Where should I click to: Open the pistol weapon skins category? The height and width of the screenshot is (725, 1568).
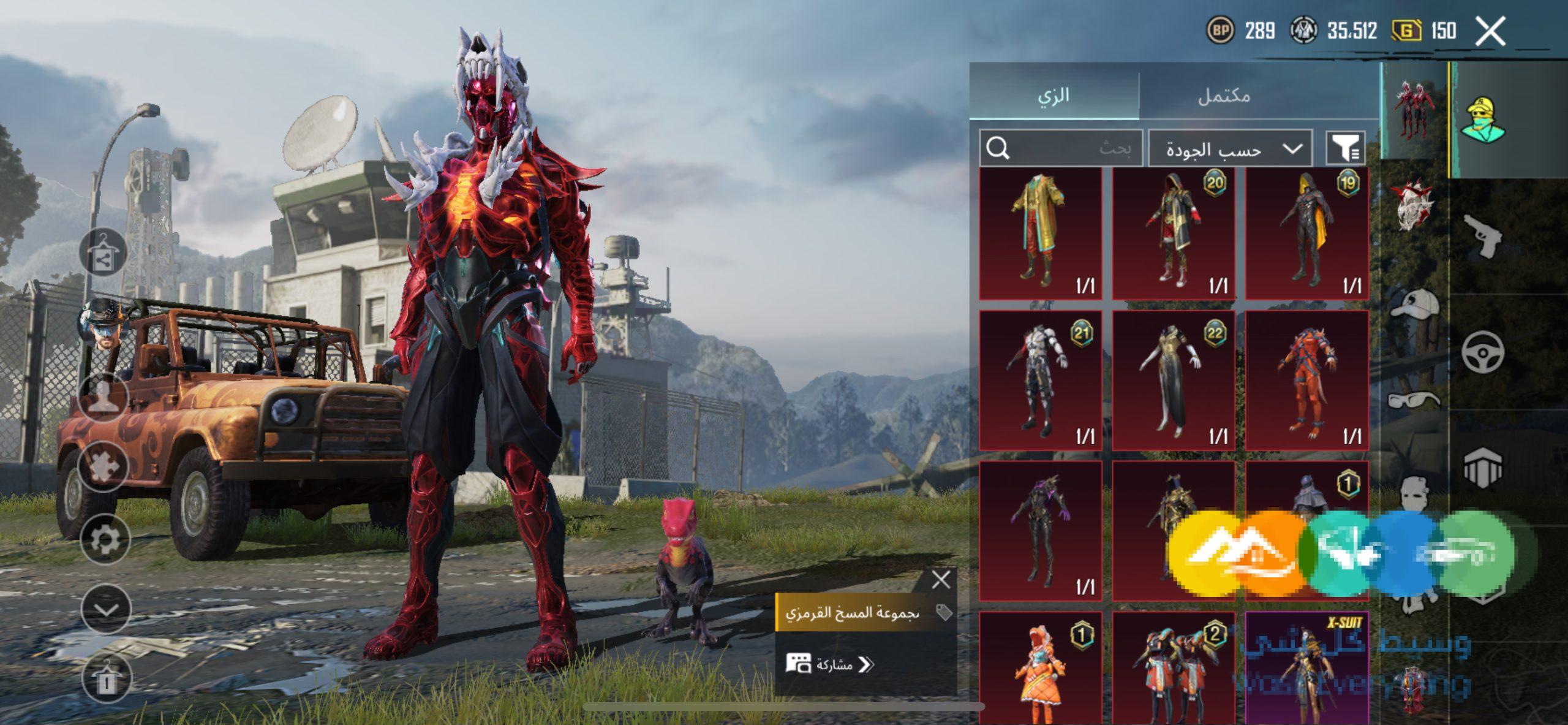tap(1482, 237)
